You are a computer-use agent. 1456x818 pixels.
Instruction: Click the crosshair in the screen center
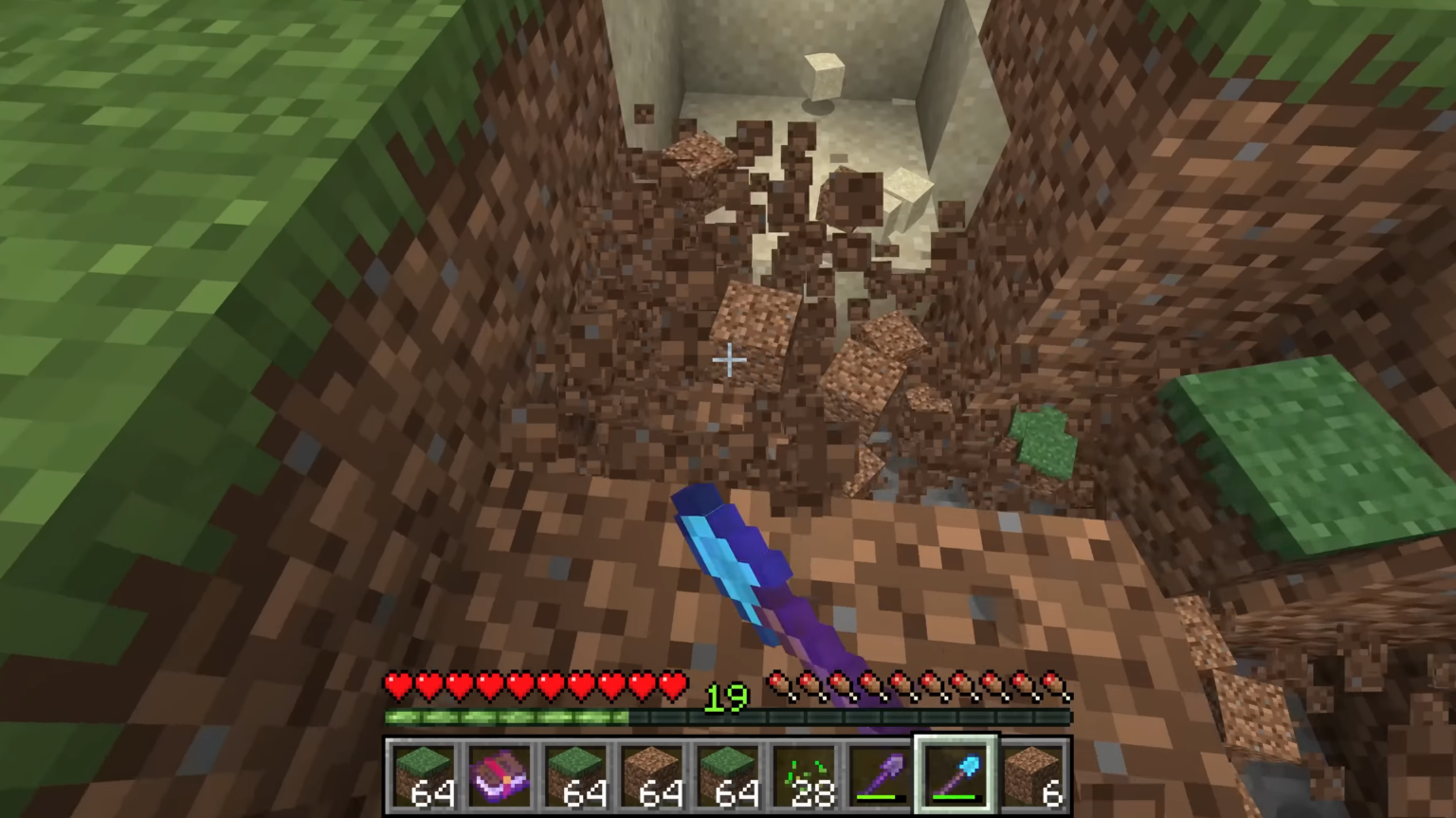point(728,360)
